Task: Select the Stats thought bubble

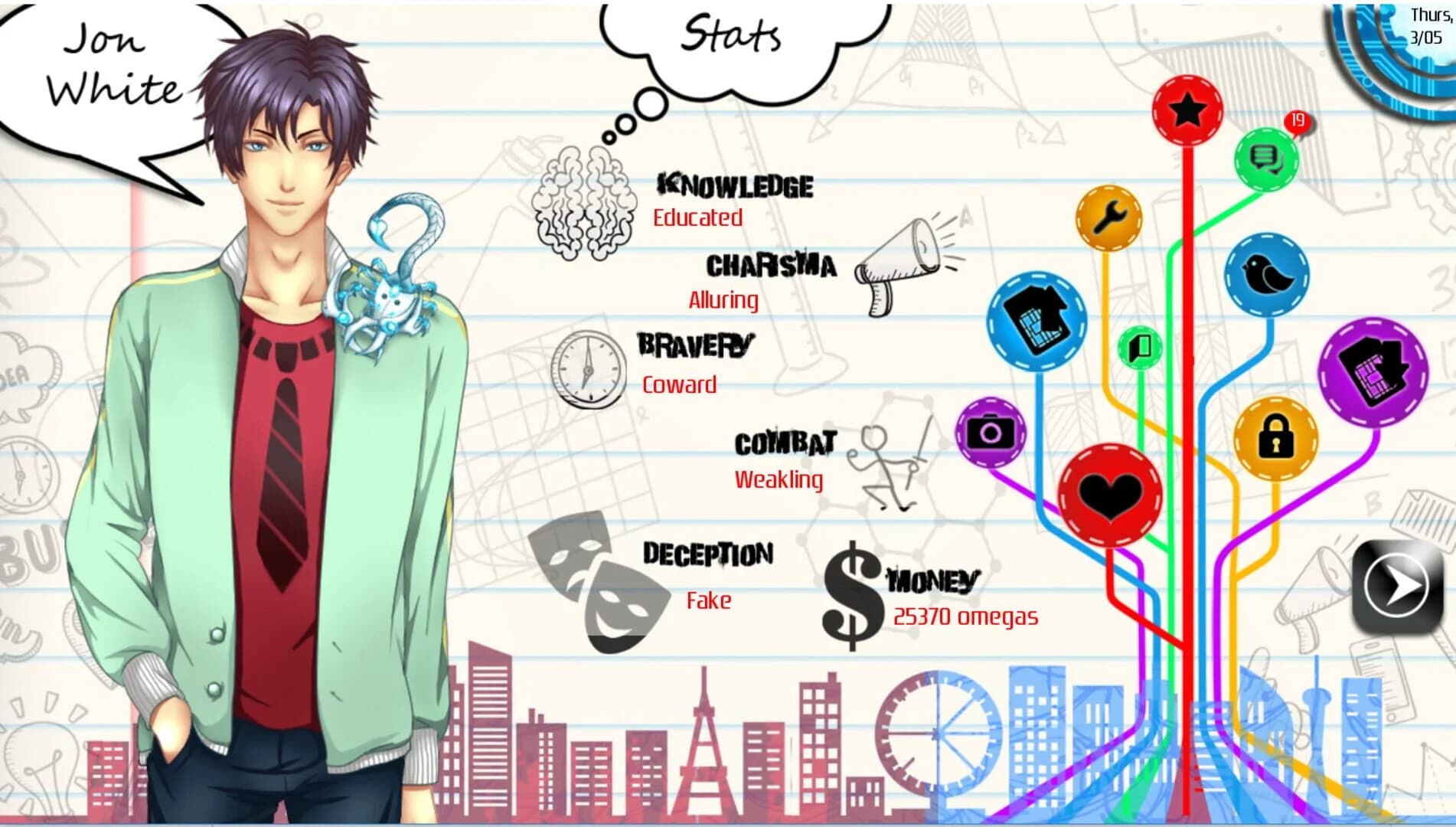Action: click(731, 34)
